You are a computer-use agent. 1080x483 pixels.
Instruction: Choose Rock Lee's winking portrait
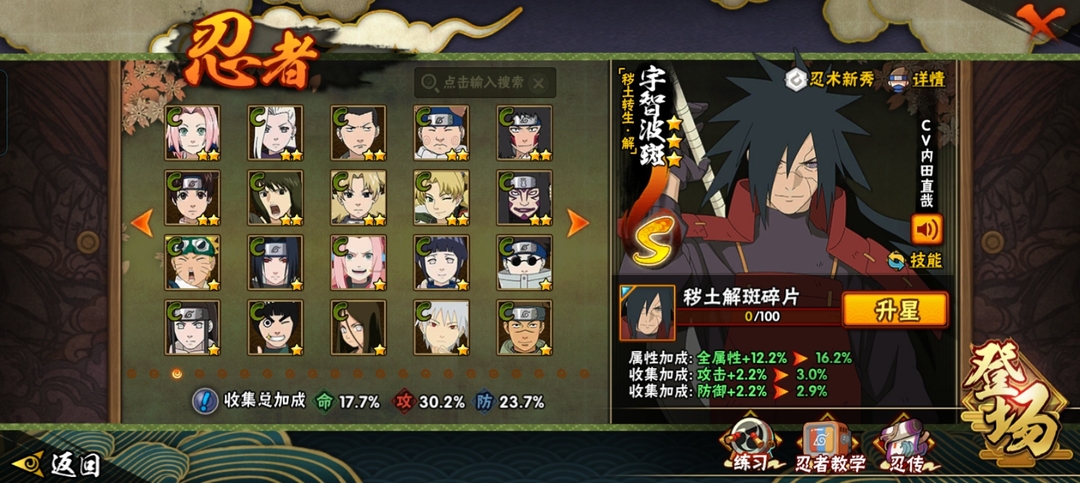[275, 327]
